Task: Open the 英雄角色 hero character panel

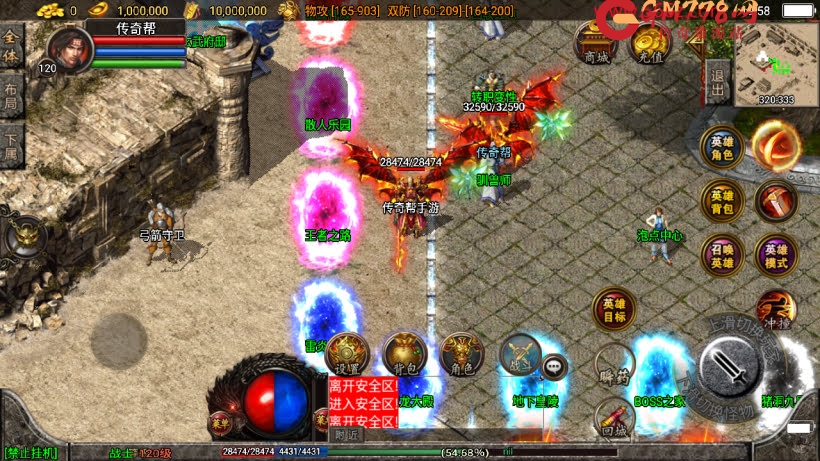Action: [720, 146]
